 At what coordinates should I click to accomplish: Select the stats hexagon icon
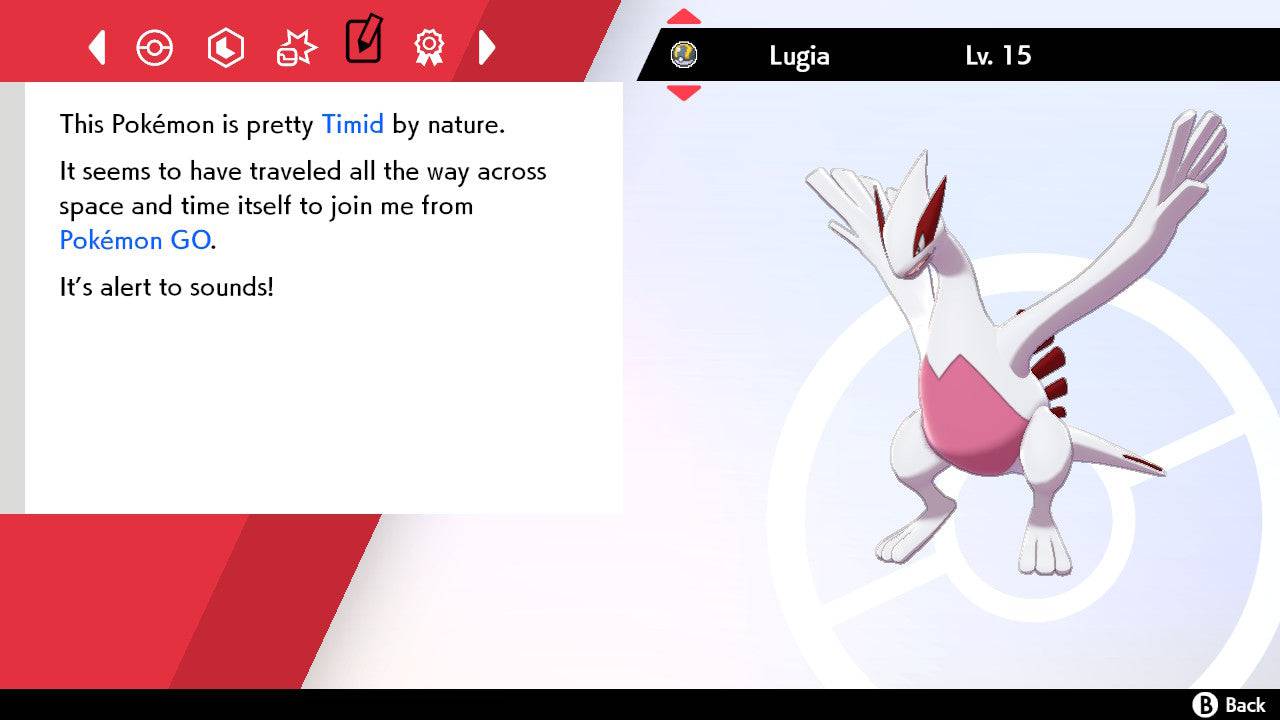(x=225, y=46)
